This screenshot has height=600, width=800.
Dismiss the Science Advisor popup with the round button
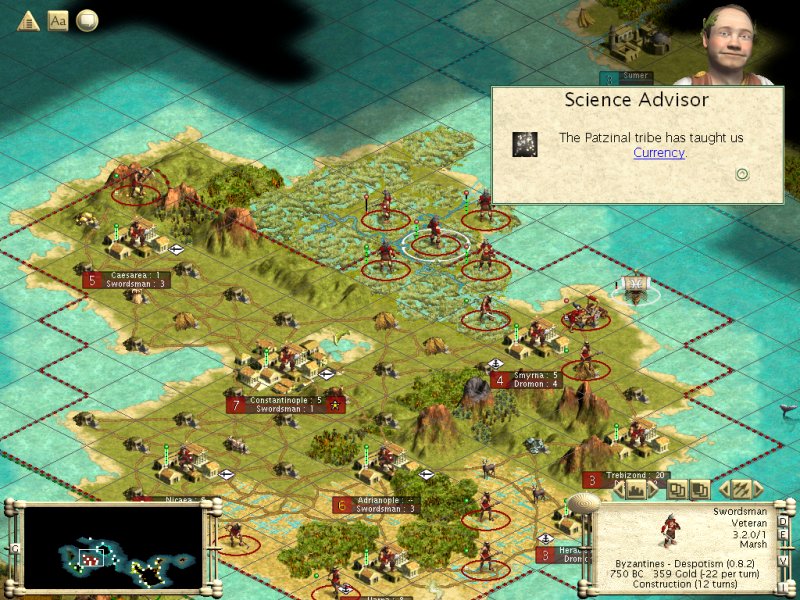742,174
